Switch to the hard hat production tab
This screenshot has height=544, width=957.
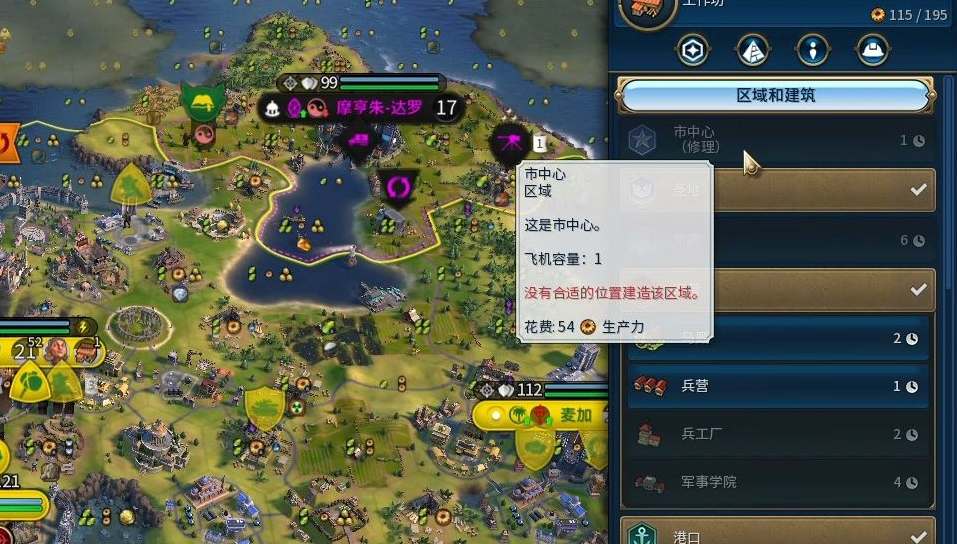click(x=873, y=49)
